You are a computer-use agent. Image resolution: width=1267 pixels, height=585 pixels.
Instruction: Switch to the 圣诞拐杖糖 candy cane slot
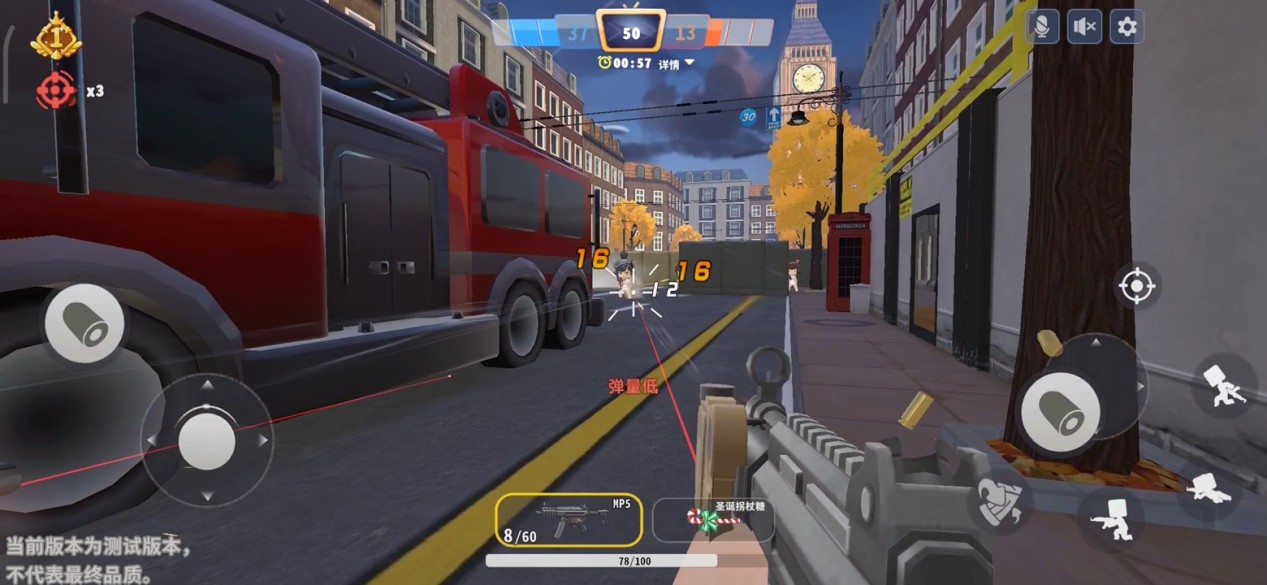click(712, 519)
